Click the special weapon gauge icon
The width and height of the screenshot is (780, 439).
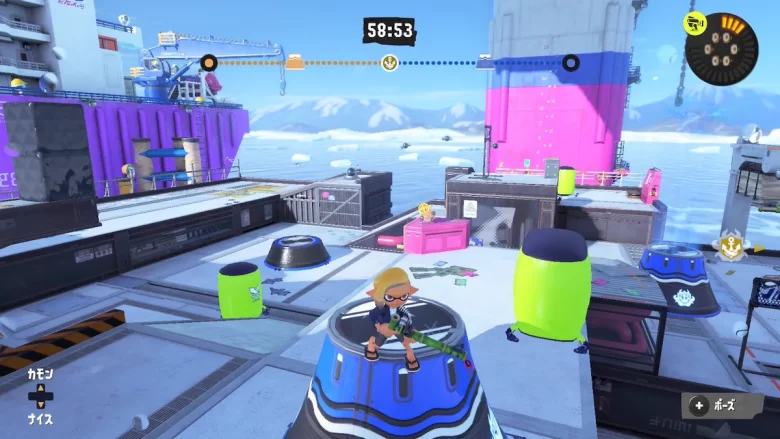pyautogui.click(x=721, y=47)
